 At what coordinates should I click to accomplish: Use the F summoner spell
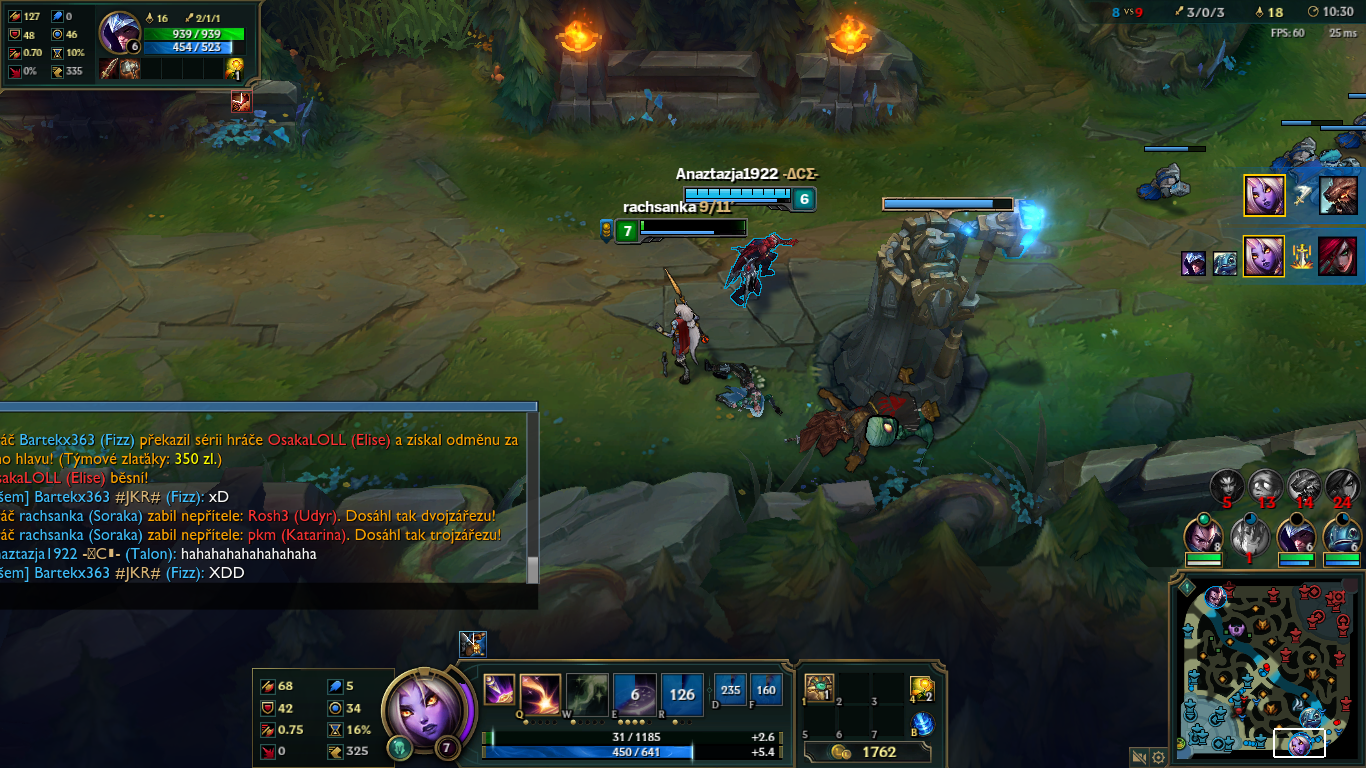[x=766, y=689]
